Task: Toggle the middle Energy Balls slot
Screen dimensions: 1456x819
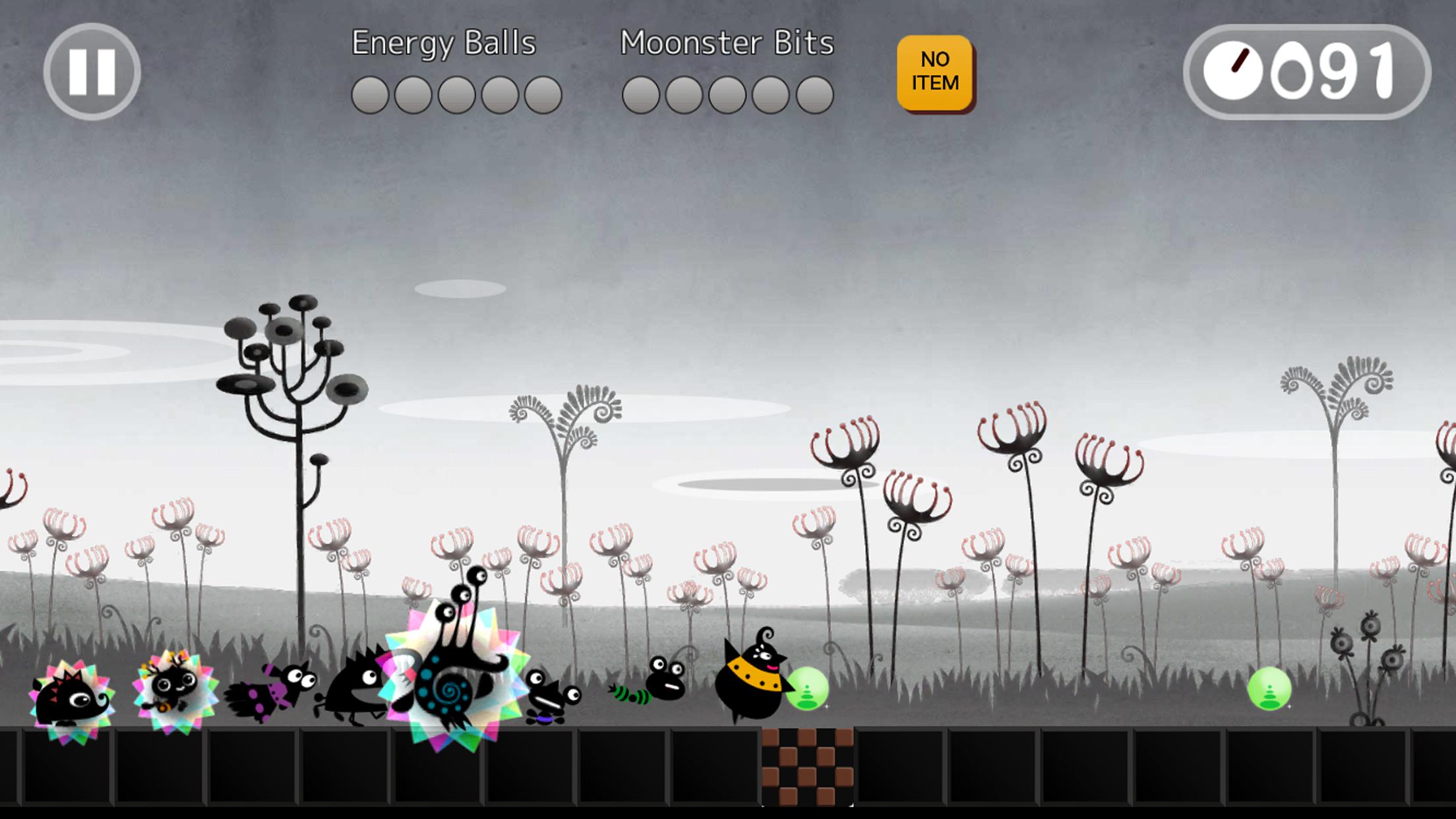Action: 455,94
